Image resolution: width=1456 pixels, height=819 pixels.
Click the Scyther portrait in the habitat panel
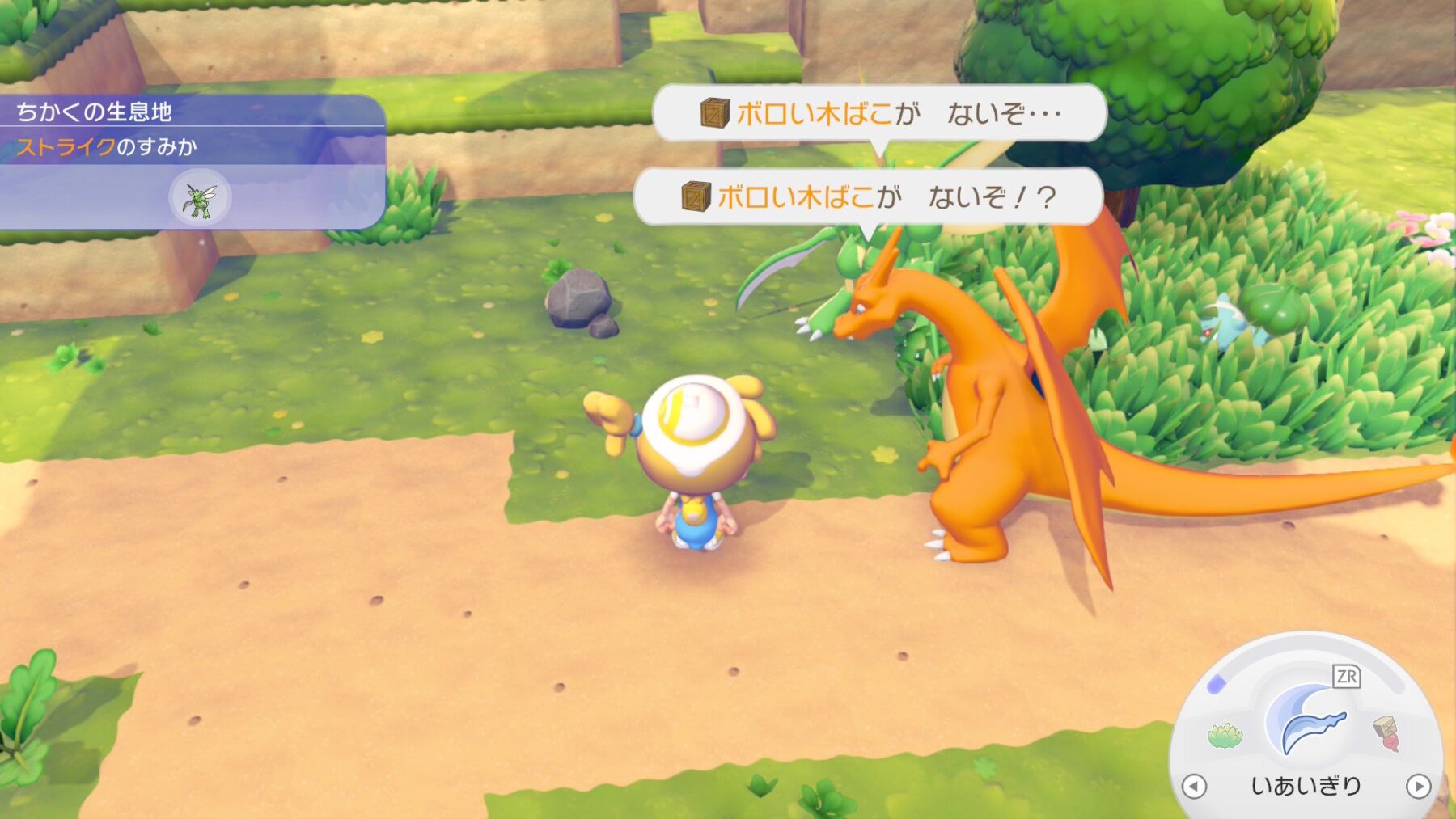pyautogui.click(x=200, y=198)
